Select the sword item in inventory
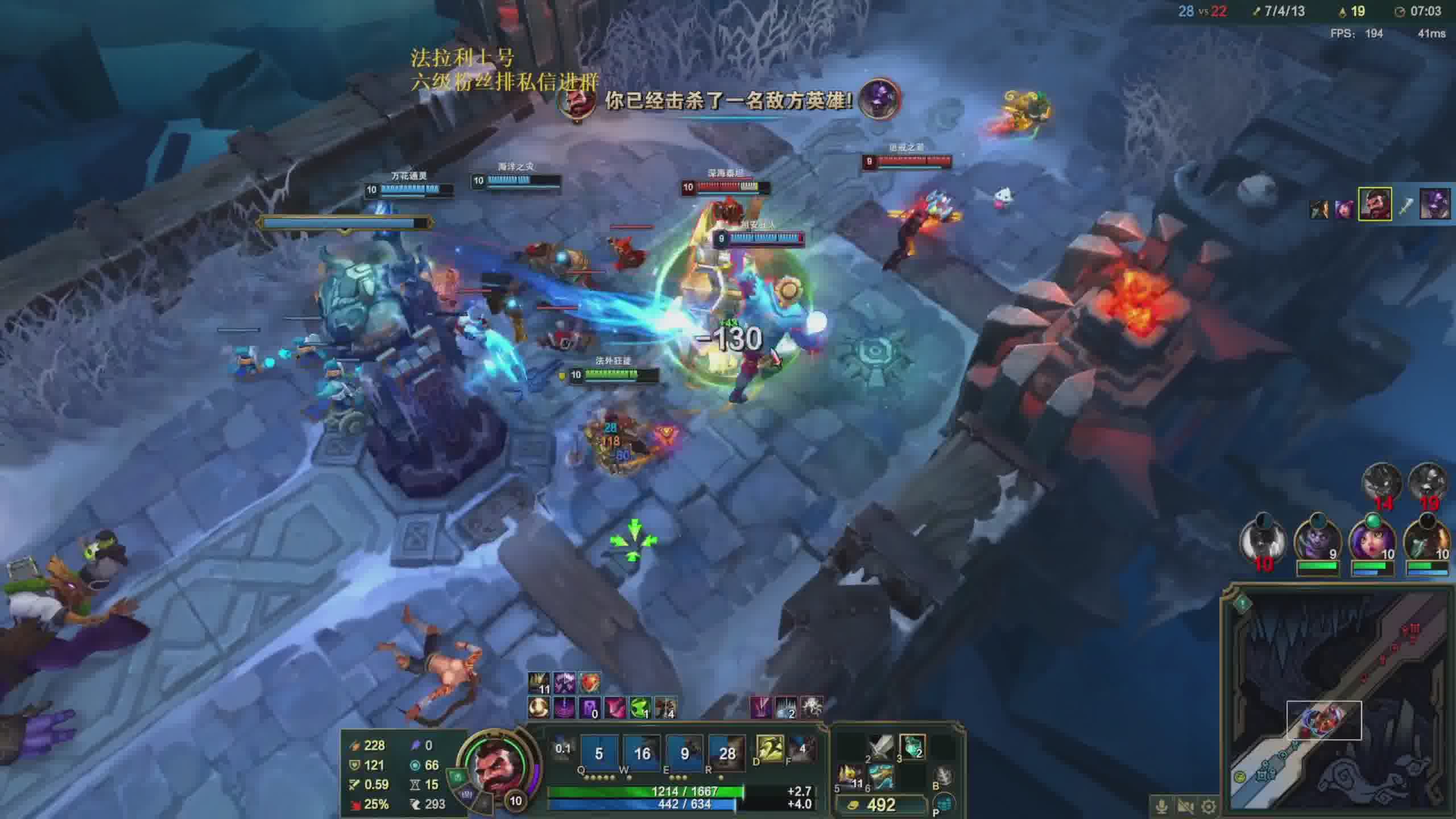Screen dimensions: 1456x819 (881, 747)
